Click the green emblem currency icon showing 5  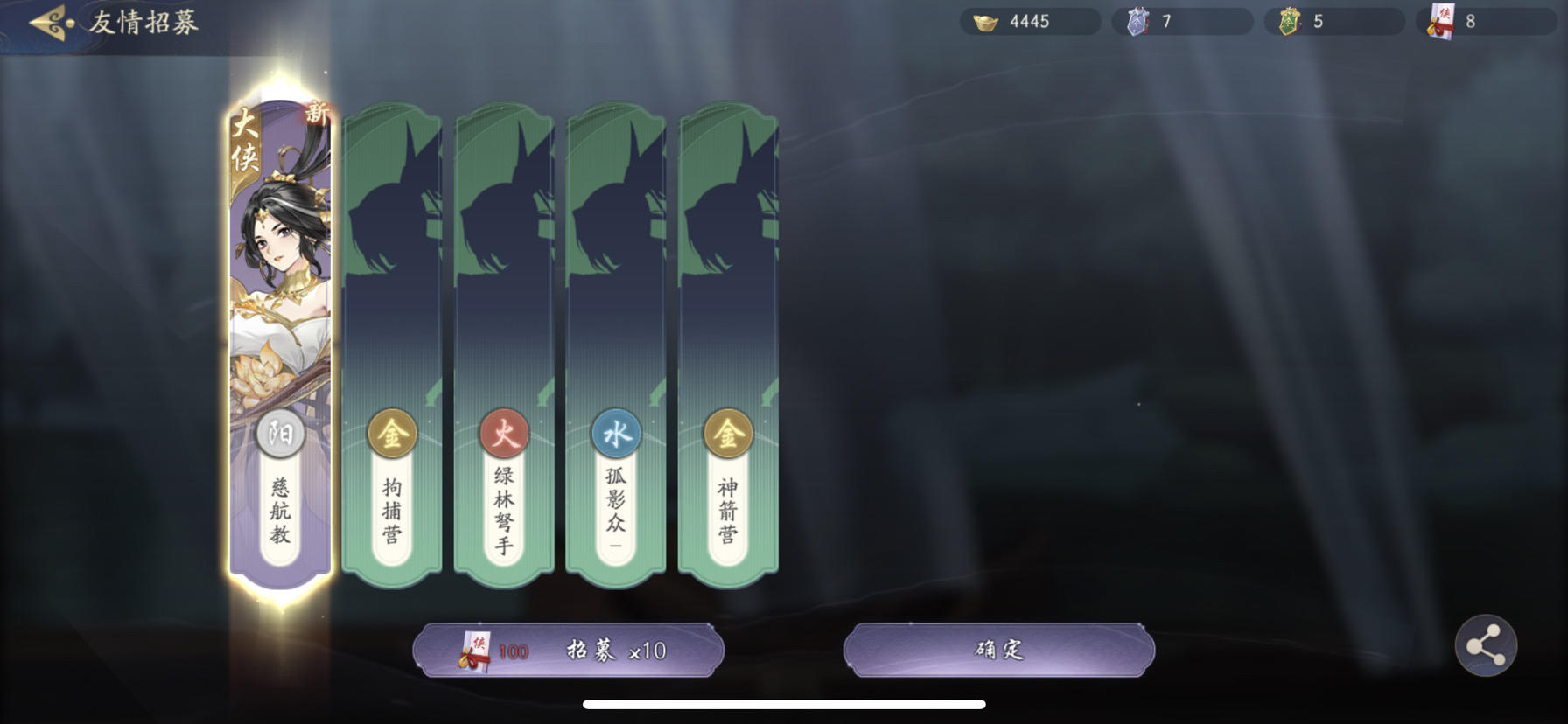(x=1289, y=21)
